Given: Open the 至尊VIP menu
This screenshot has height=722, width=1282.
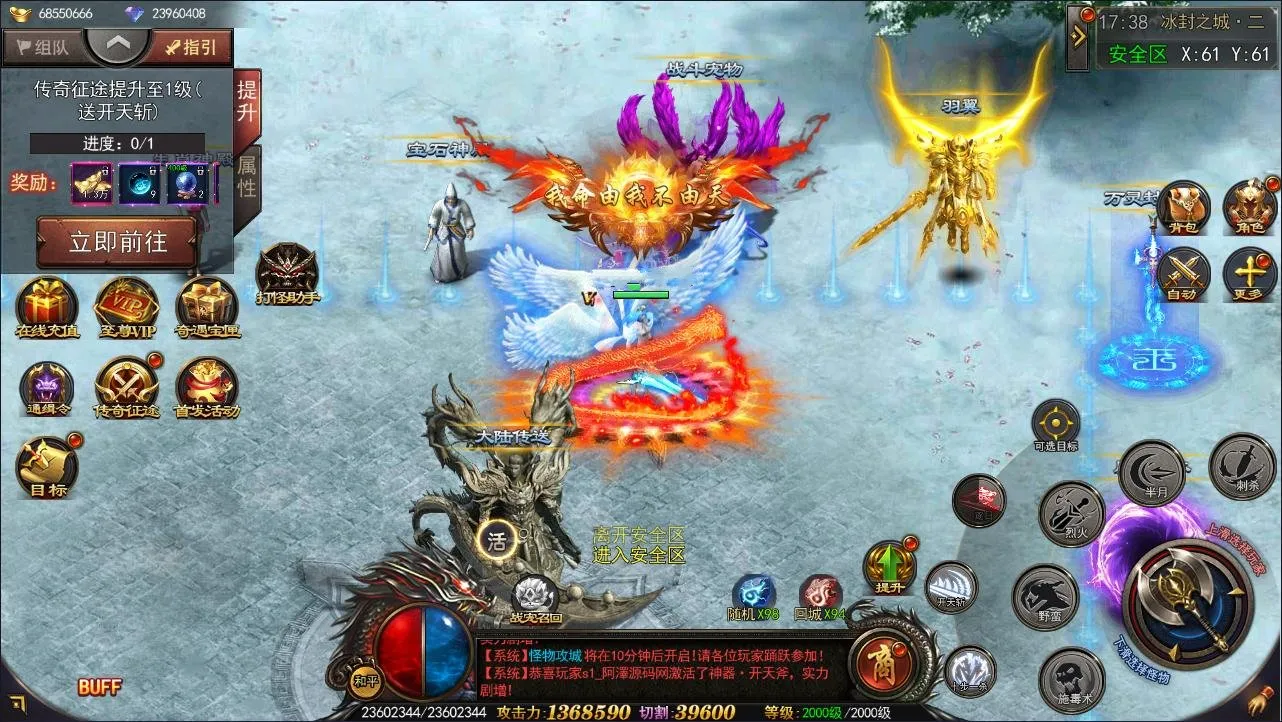Looking at the screenshot, I should (127, 305).
